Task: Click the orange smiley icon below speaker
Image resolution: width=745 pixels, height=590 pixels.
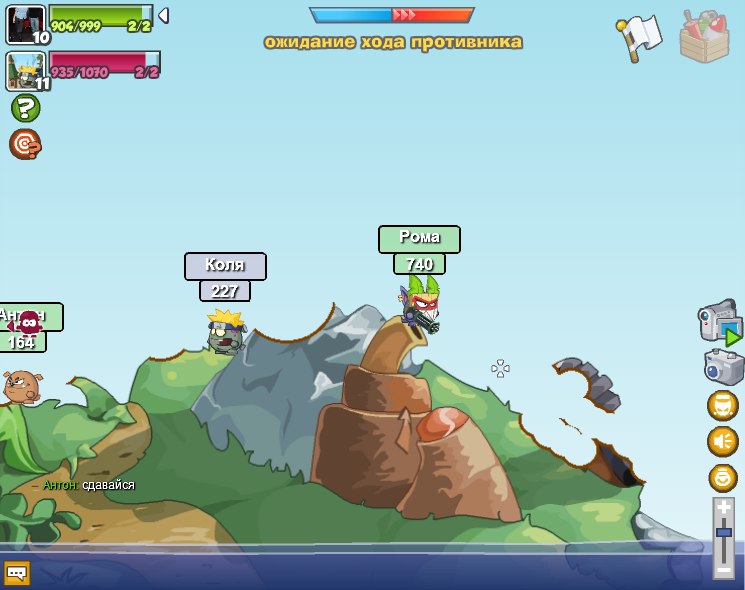Action: [722, 477]
